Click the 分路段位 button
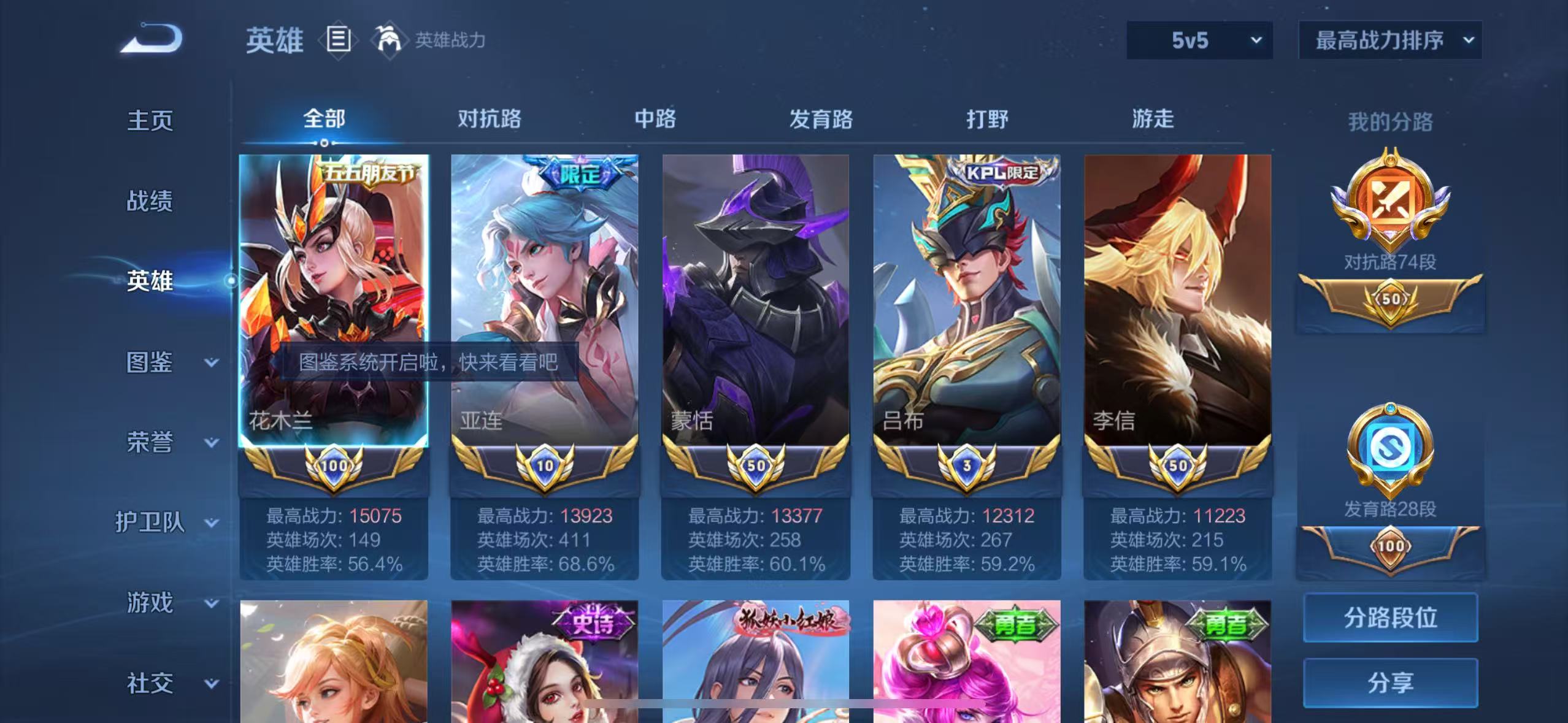1568x723 pixels. point(1390,618)
